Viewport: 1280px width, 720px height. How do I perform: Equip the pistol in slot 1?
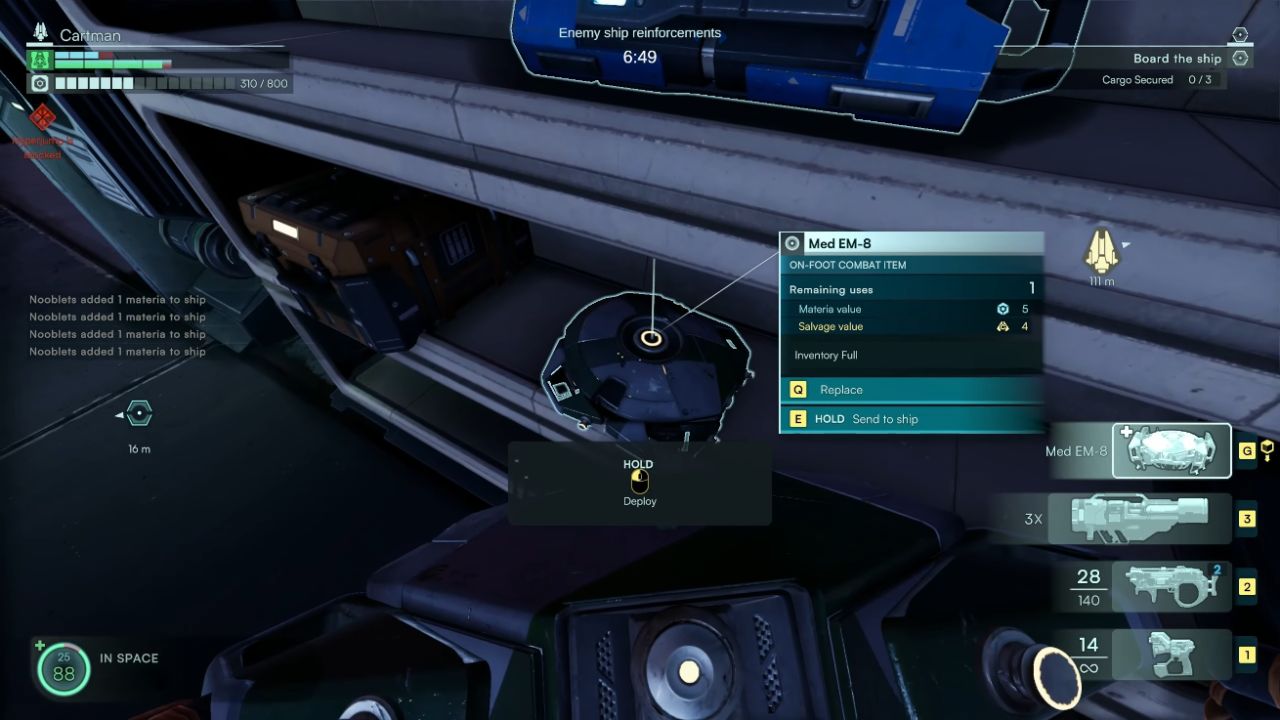pyautogui.click(x=1171, y=655)
